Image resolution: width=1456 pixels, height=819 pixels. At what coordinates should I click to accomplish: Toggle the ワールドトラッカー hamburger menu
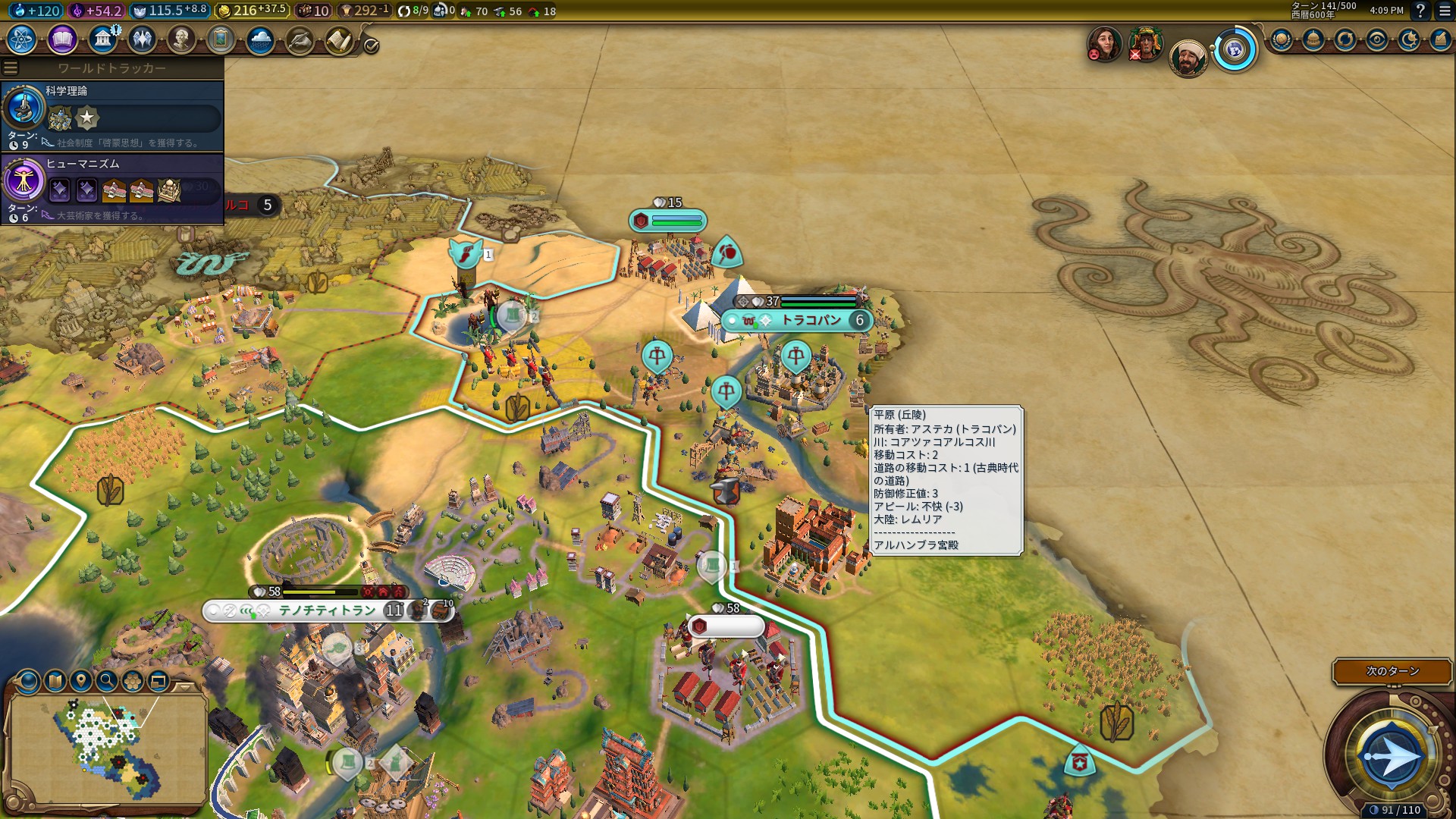point(11,68)
